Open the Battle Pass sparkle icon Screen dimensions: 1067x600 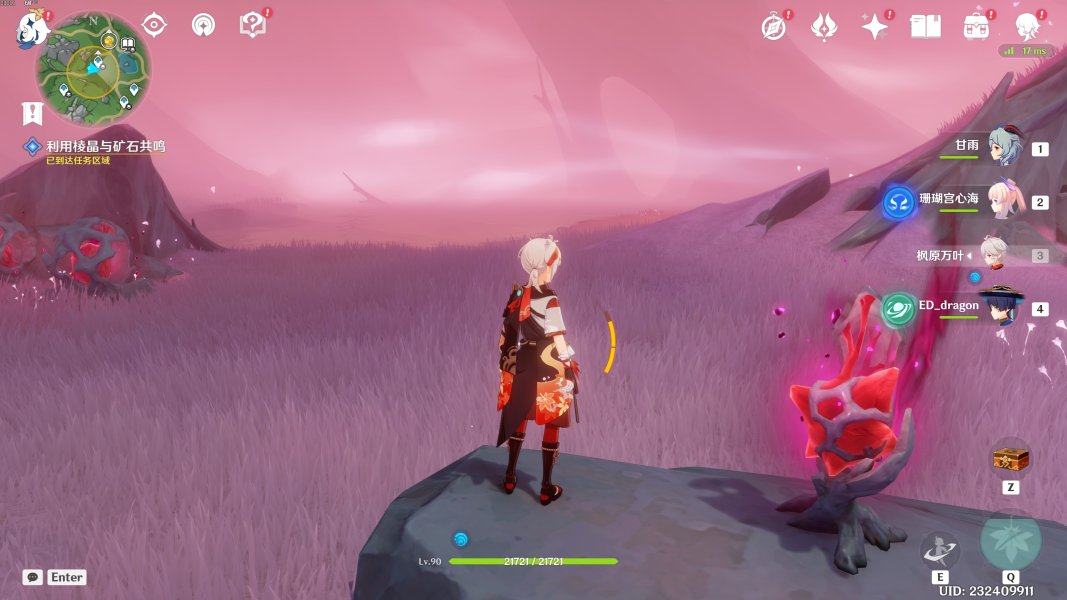pyautogui.click(x=875, y=27)
